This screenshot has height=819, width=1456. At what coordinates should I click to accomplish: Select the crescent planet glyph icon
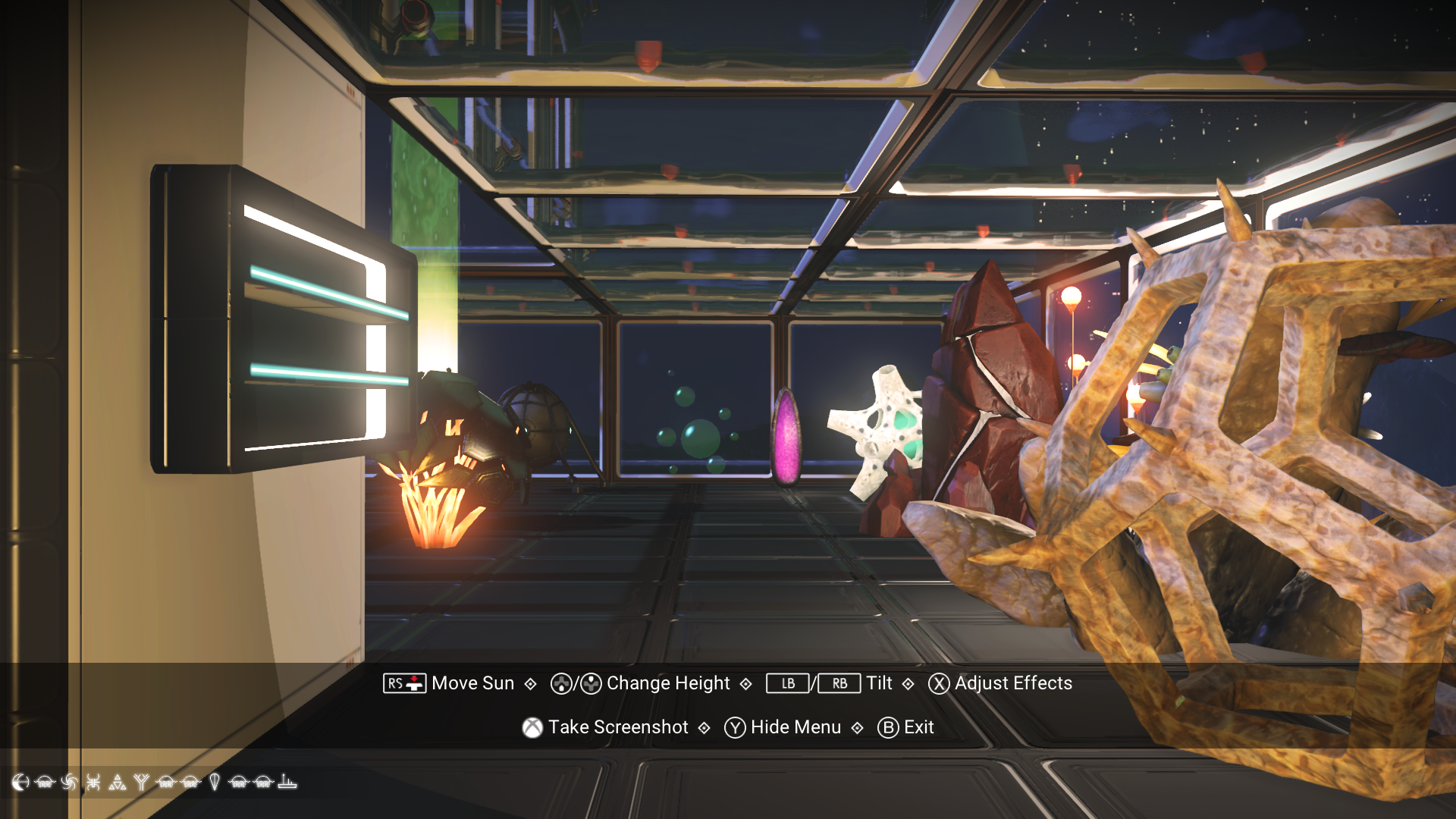coord(21,783)
